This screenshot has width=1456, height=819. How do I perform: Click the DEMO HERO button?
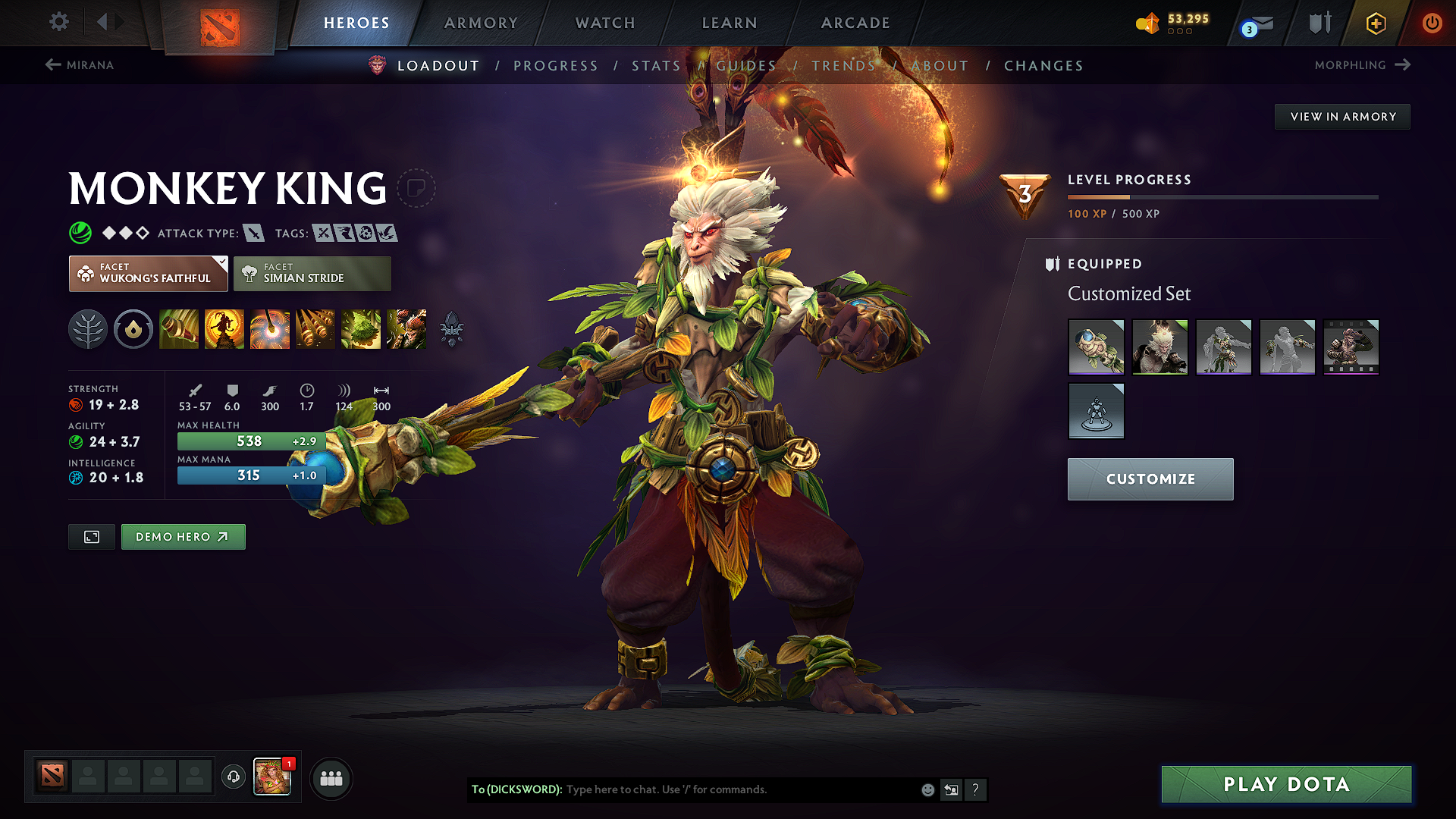(x=183, y=536)
